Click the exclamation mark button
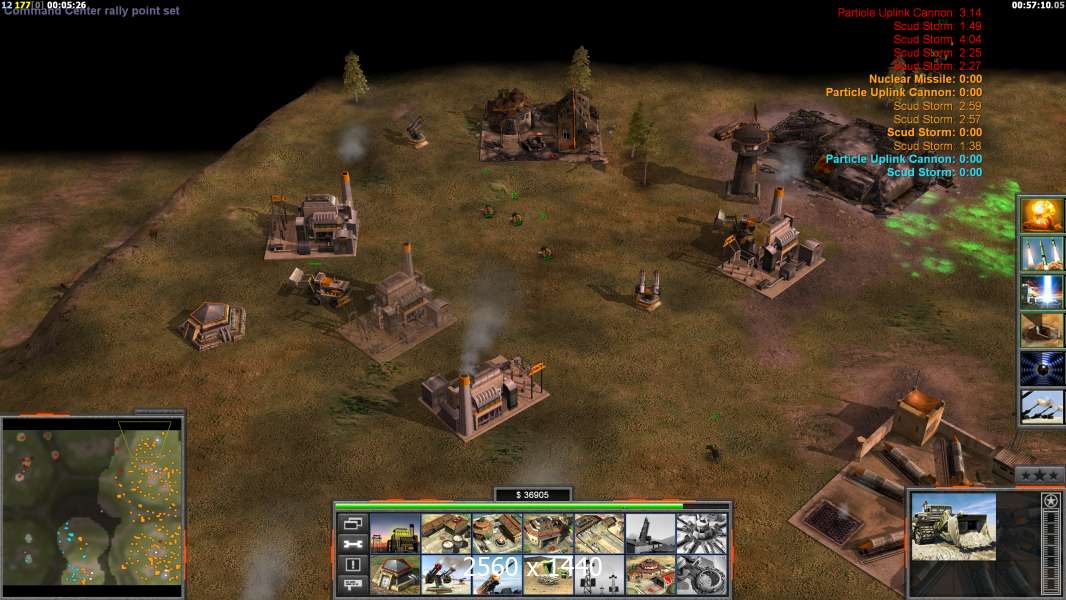1066x600 pixels. coord(351,565)
